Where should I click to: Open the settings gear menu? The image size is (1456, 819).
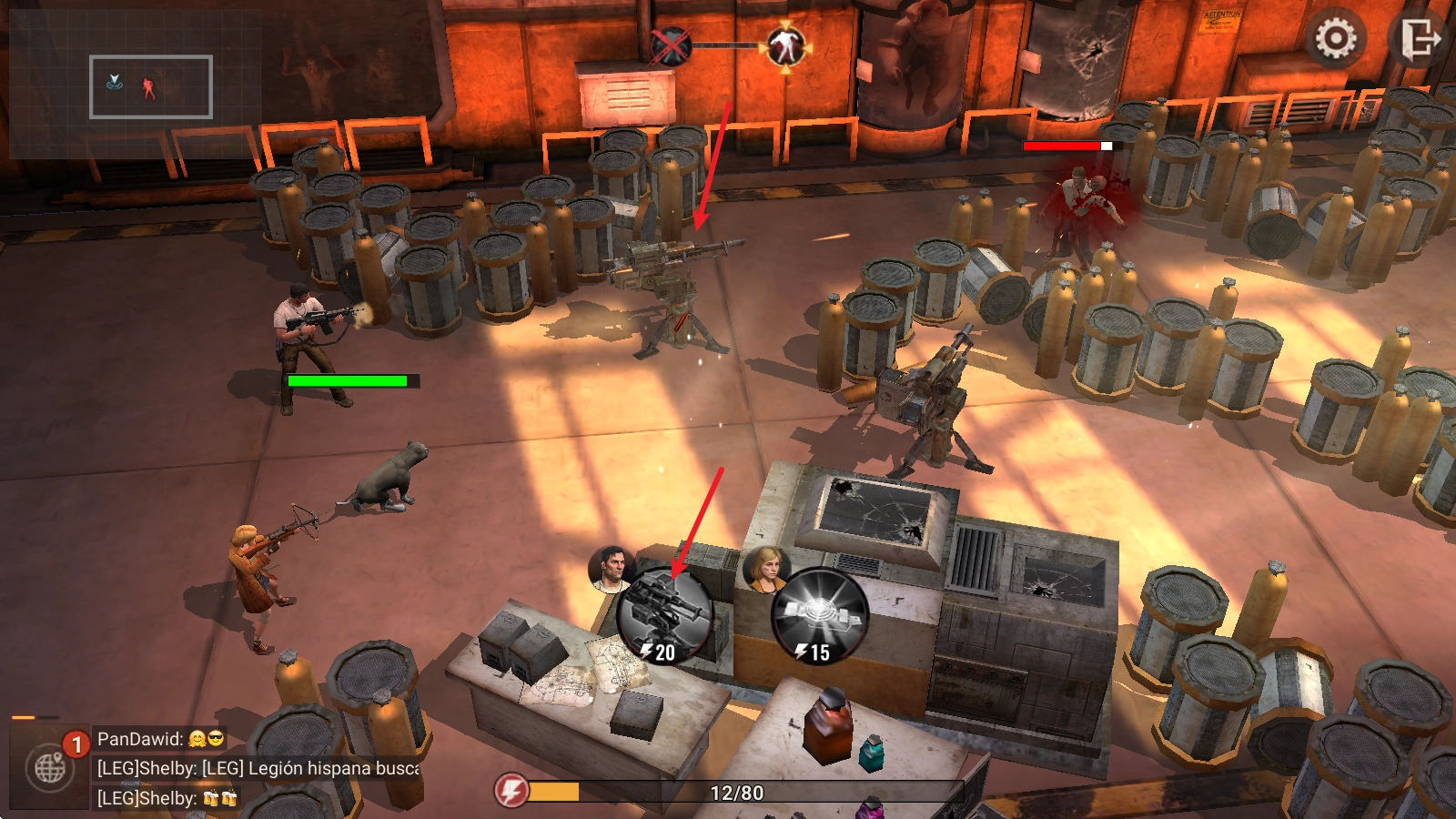1335,39
